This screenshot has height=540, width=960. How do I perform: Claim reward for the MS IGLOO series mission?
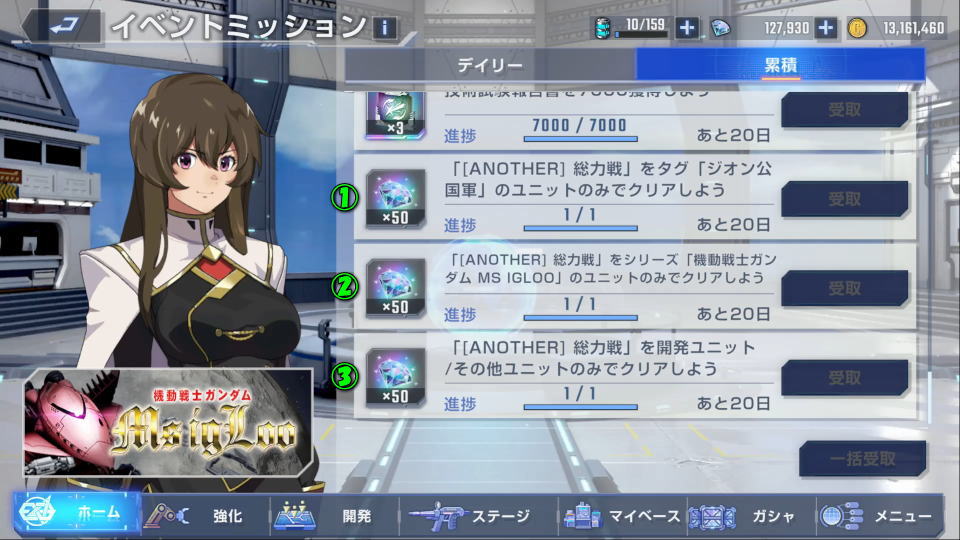pos(844,289)
